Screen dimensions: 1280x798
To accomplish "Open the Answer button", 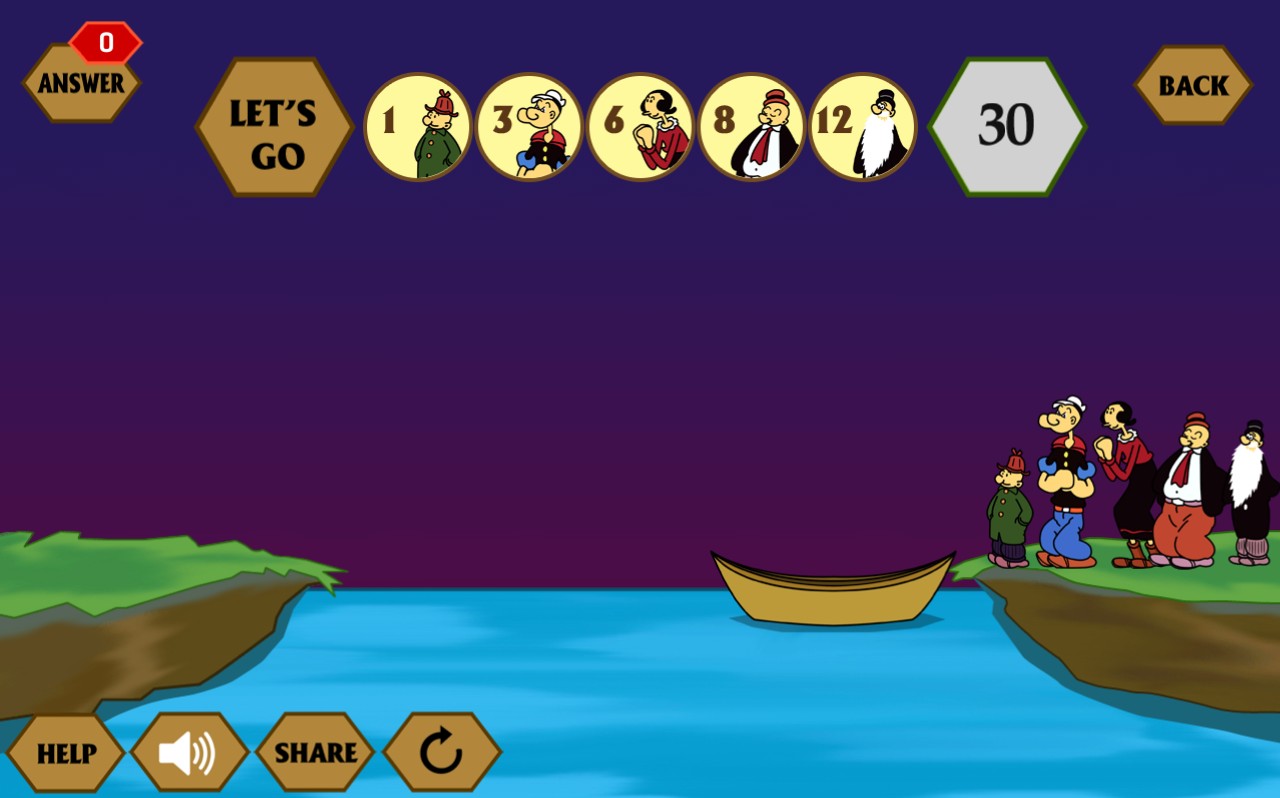I will [81, 83].
